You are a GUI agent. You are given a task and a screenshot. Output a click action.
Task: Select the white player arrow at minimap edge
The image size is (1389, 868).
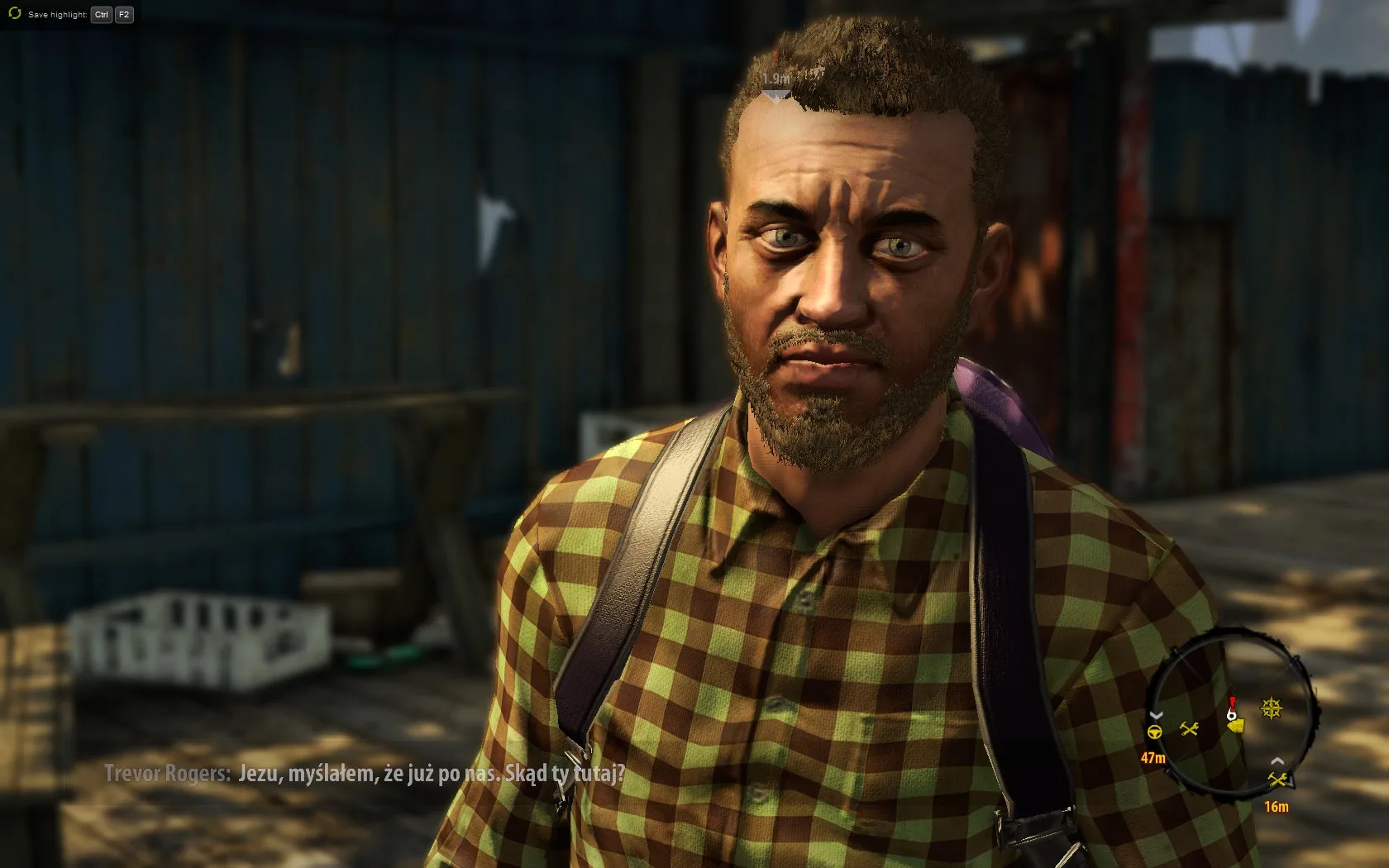coord(1290,781)
